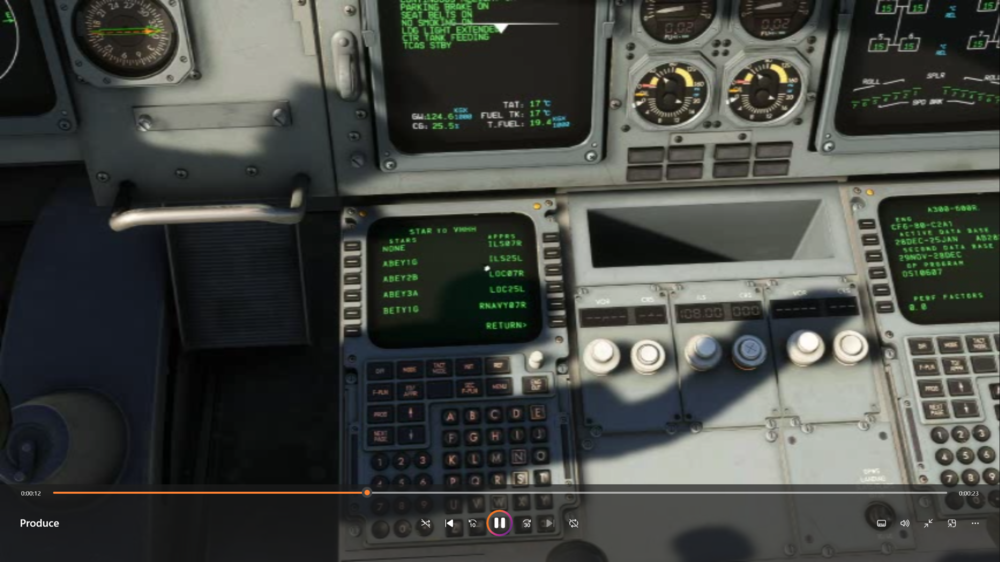This screenshot has width=1000, height=562.
Task: Tap the number 3 key on the CDU
Action: (x=423, y=461)
